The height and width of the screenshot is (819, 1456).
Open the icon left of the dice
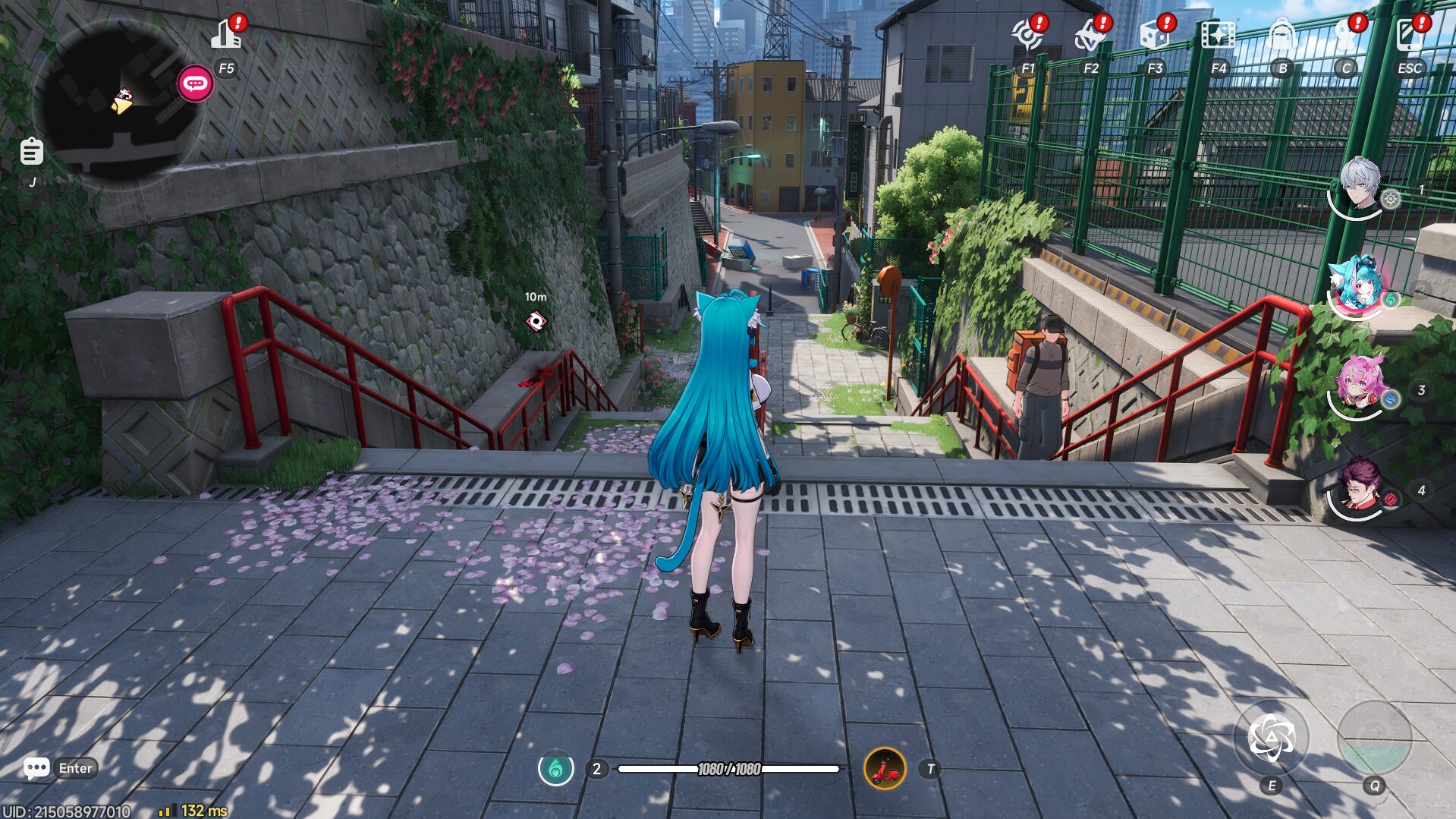coord(1091,36)
